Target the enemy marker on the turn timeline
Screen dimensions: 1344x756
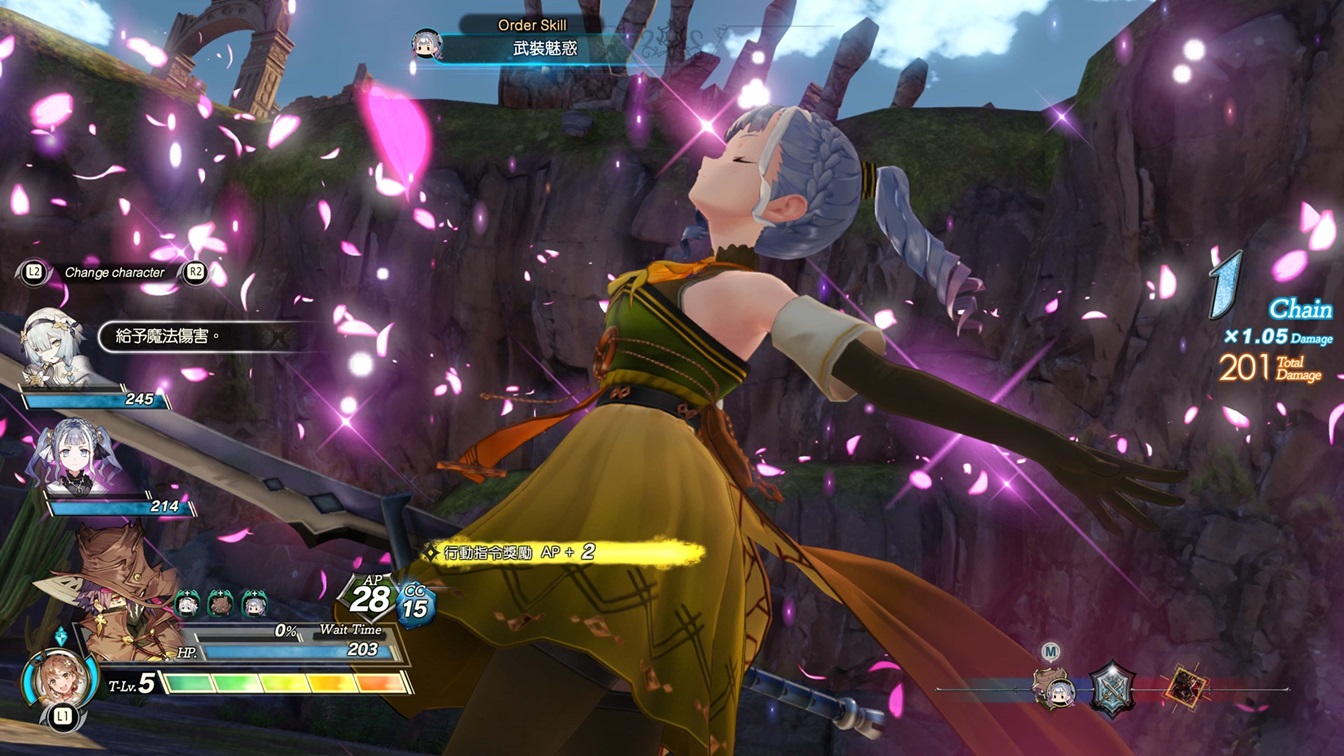(1188, 689)
